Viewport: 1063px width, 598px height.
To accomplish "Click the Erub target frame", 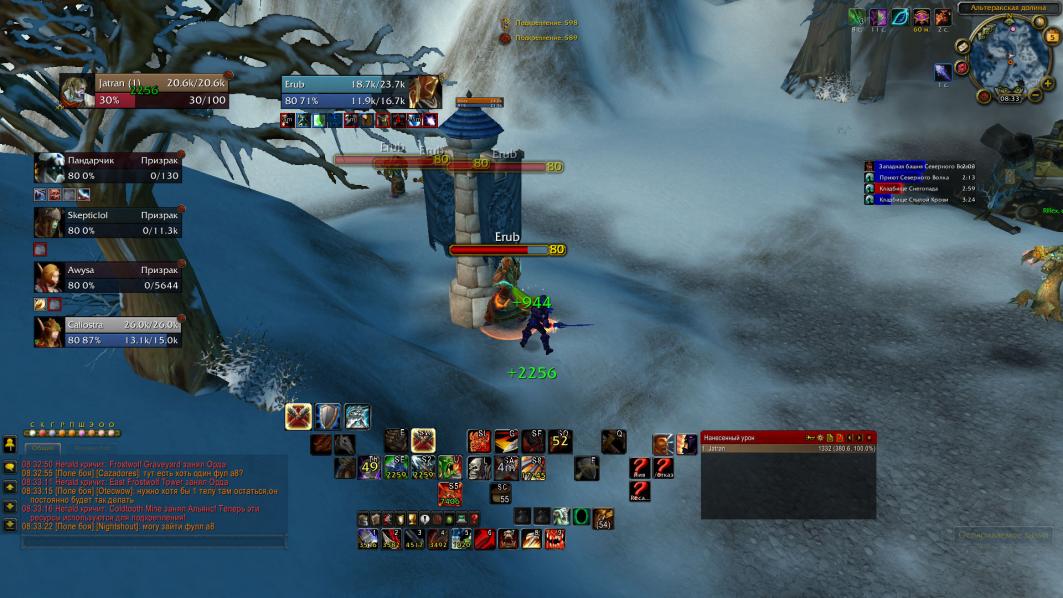I will pyautogui.click(x=361, y=92).
